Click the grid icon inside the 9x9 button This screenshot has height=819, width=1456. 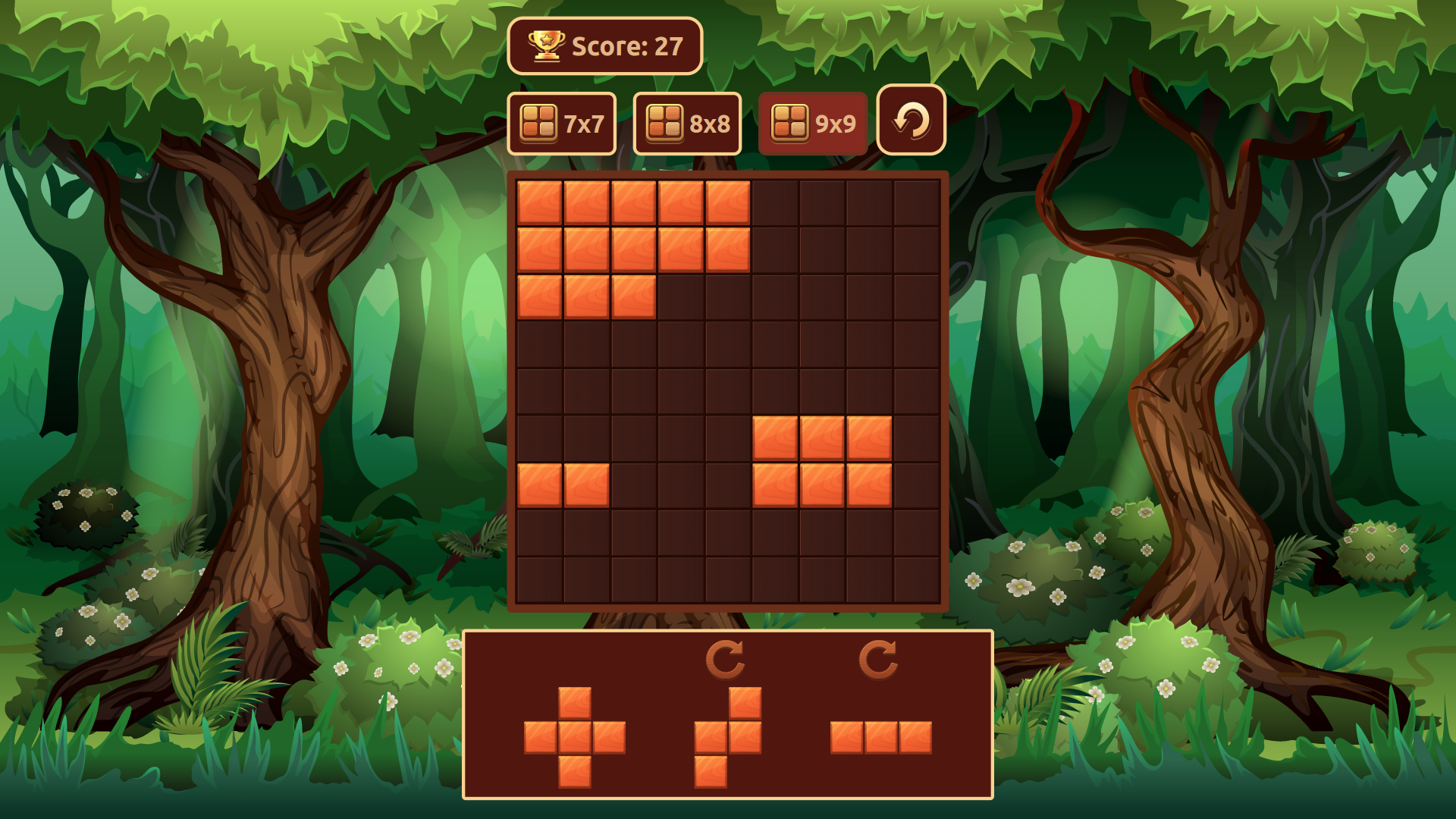[789, 121]
